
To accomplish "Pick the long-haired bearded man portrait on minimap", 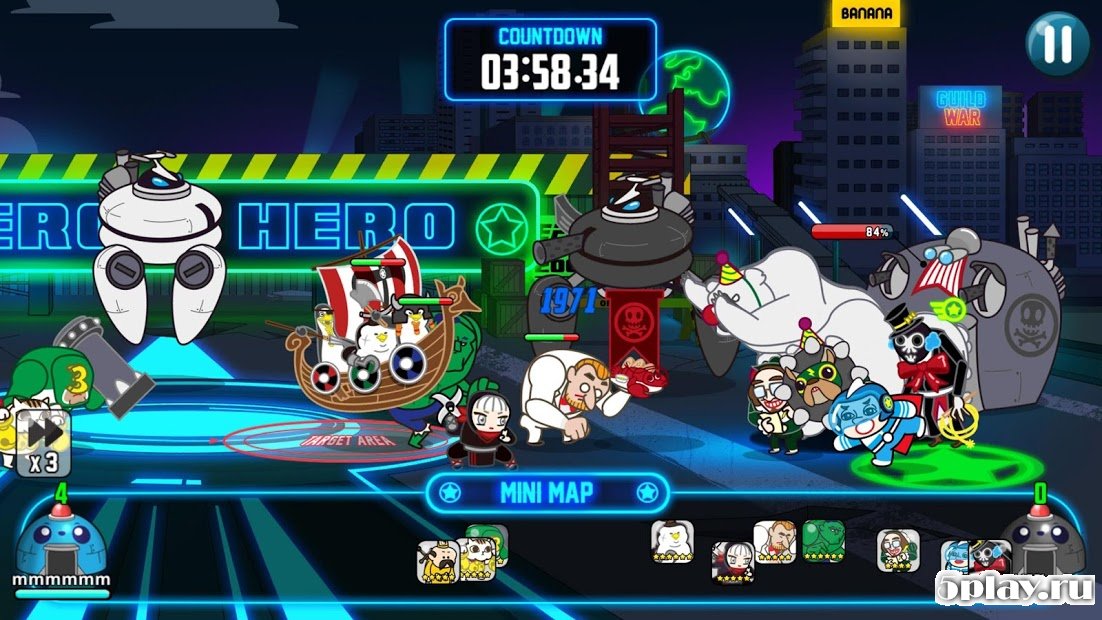I will pos(898,550).
